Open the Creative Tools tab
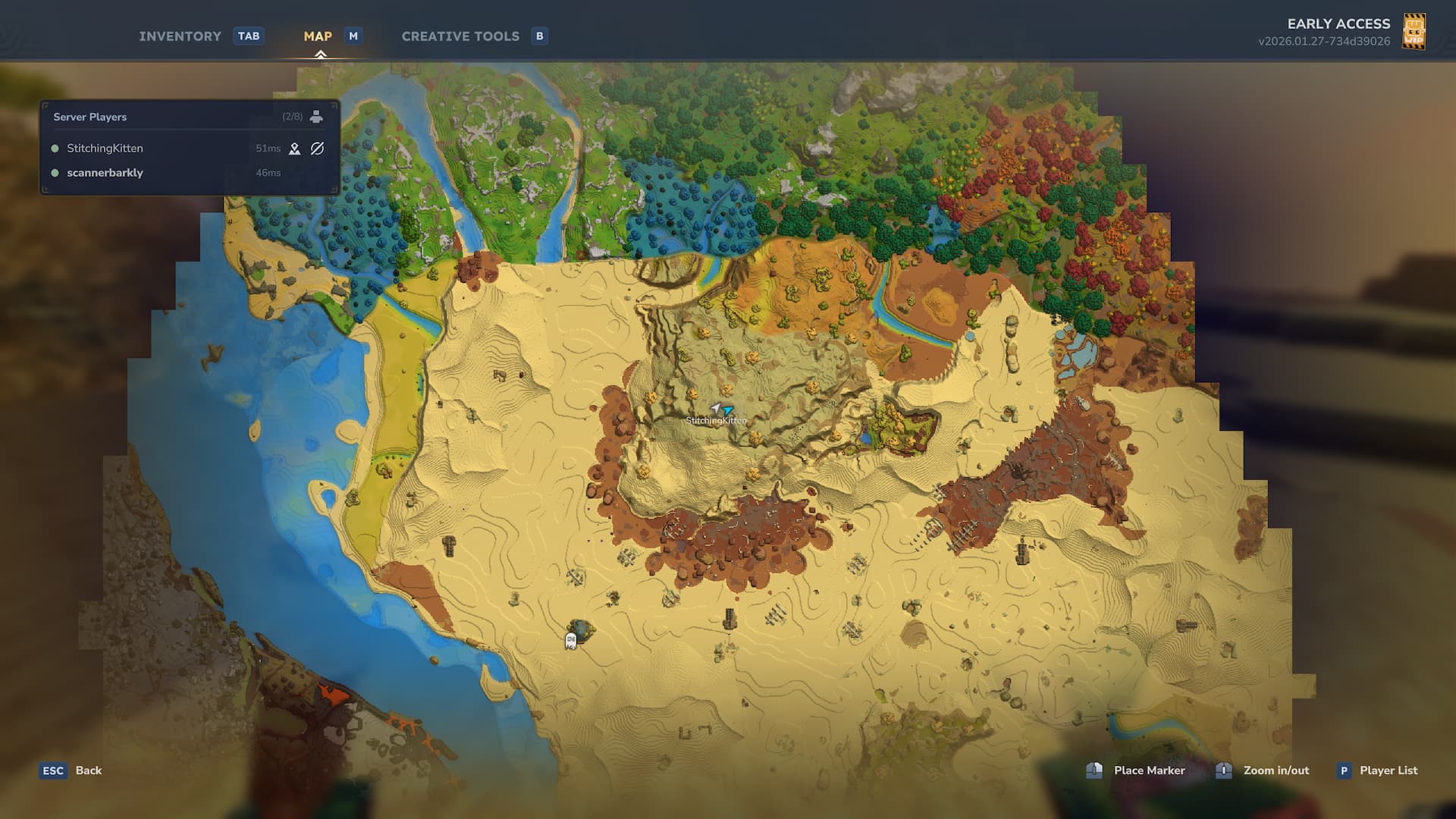Image resolution: width=1456 pixels, height=819 pixels. pos(460,36)
